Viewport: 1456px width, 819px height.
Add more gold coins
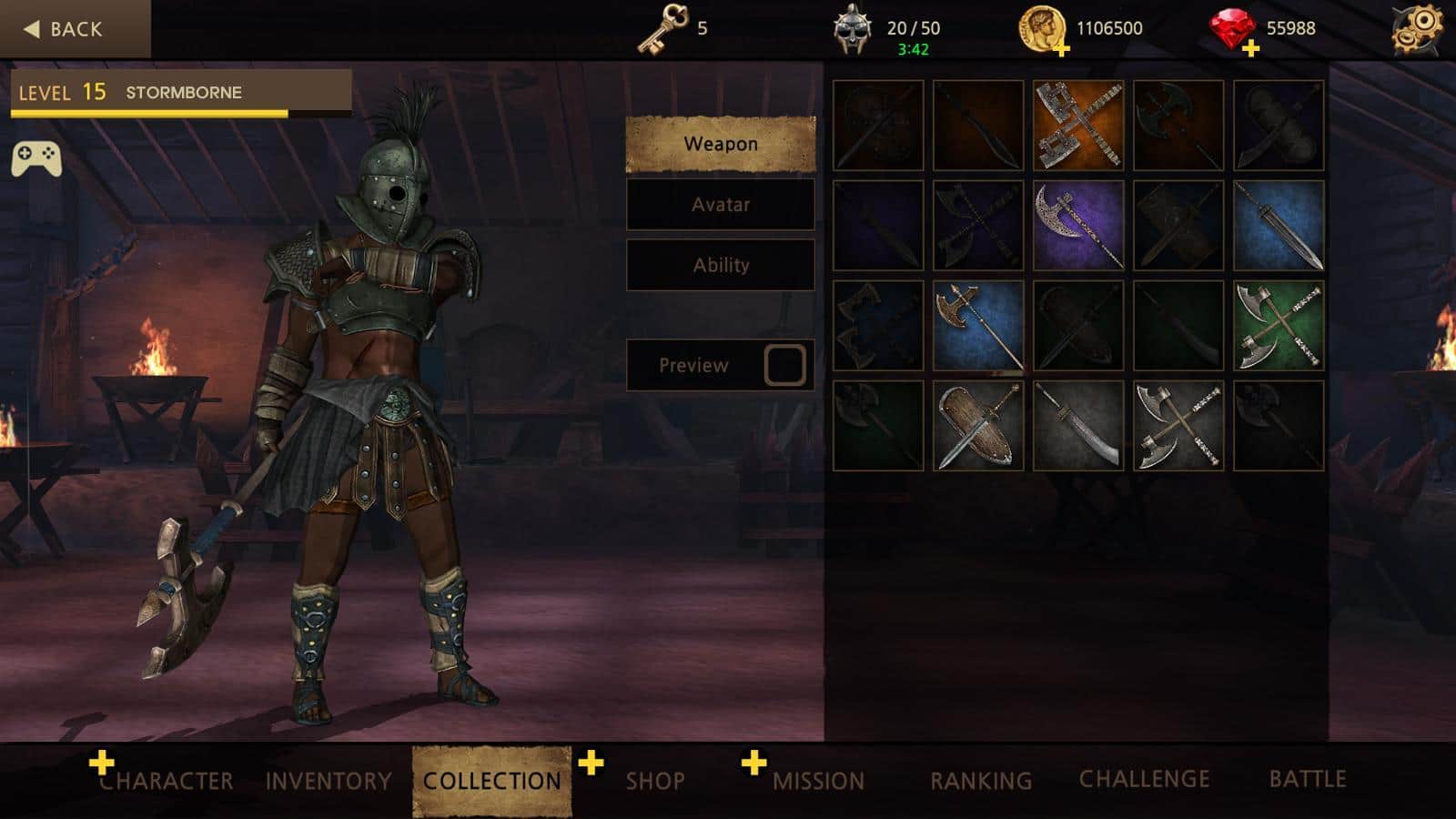tap(1060, 49)
